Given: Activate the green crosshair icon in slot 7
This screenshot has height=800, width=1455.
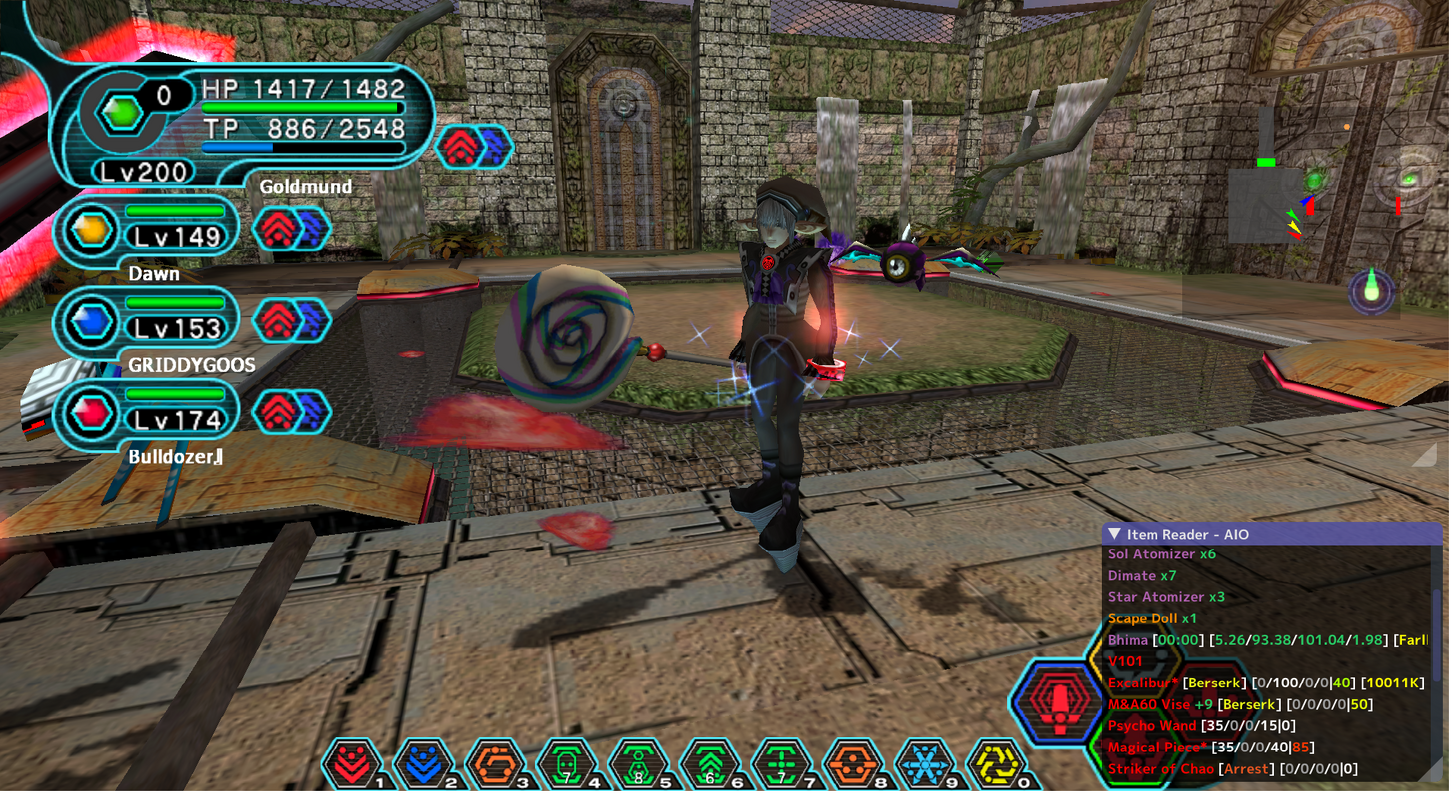Looking at the screenshot, I should pyautogui.click(x=780, y=766).
